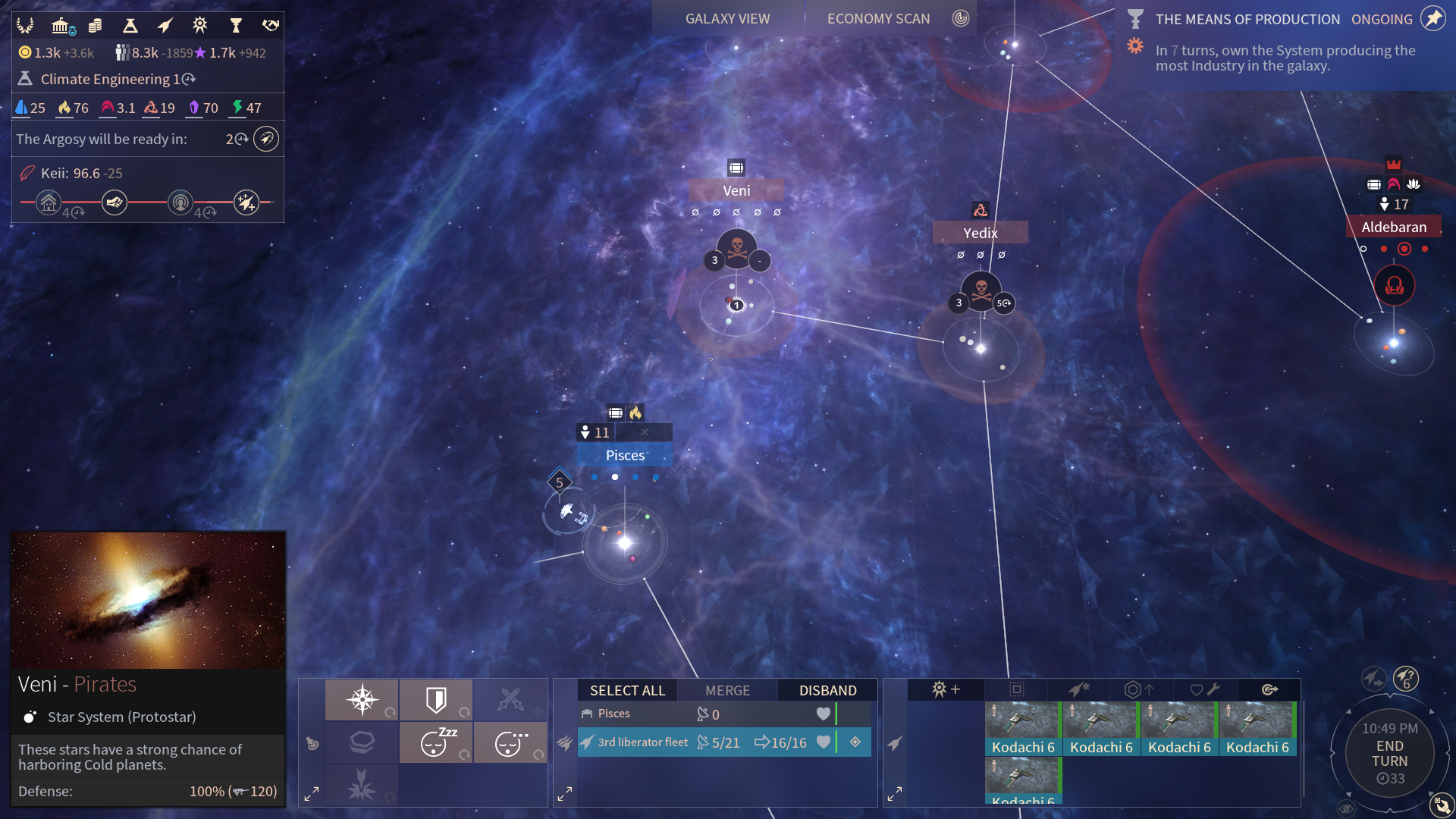End the current turn
The height and width of the screenshot is (819, 1456).
[1389, 754]
